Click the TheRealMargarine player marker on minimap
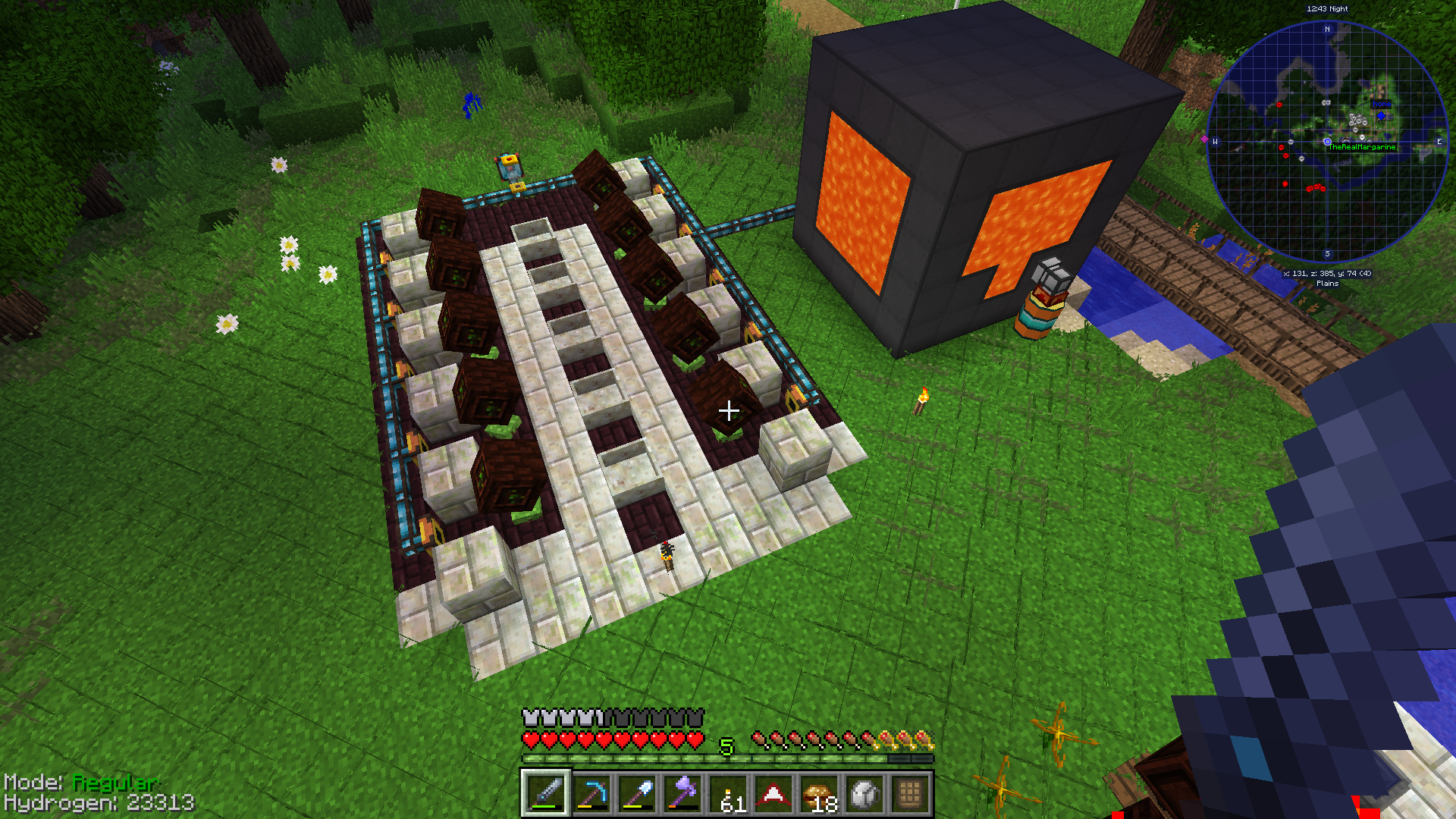 (1327, 142)
